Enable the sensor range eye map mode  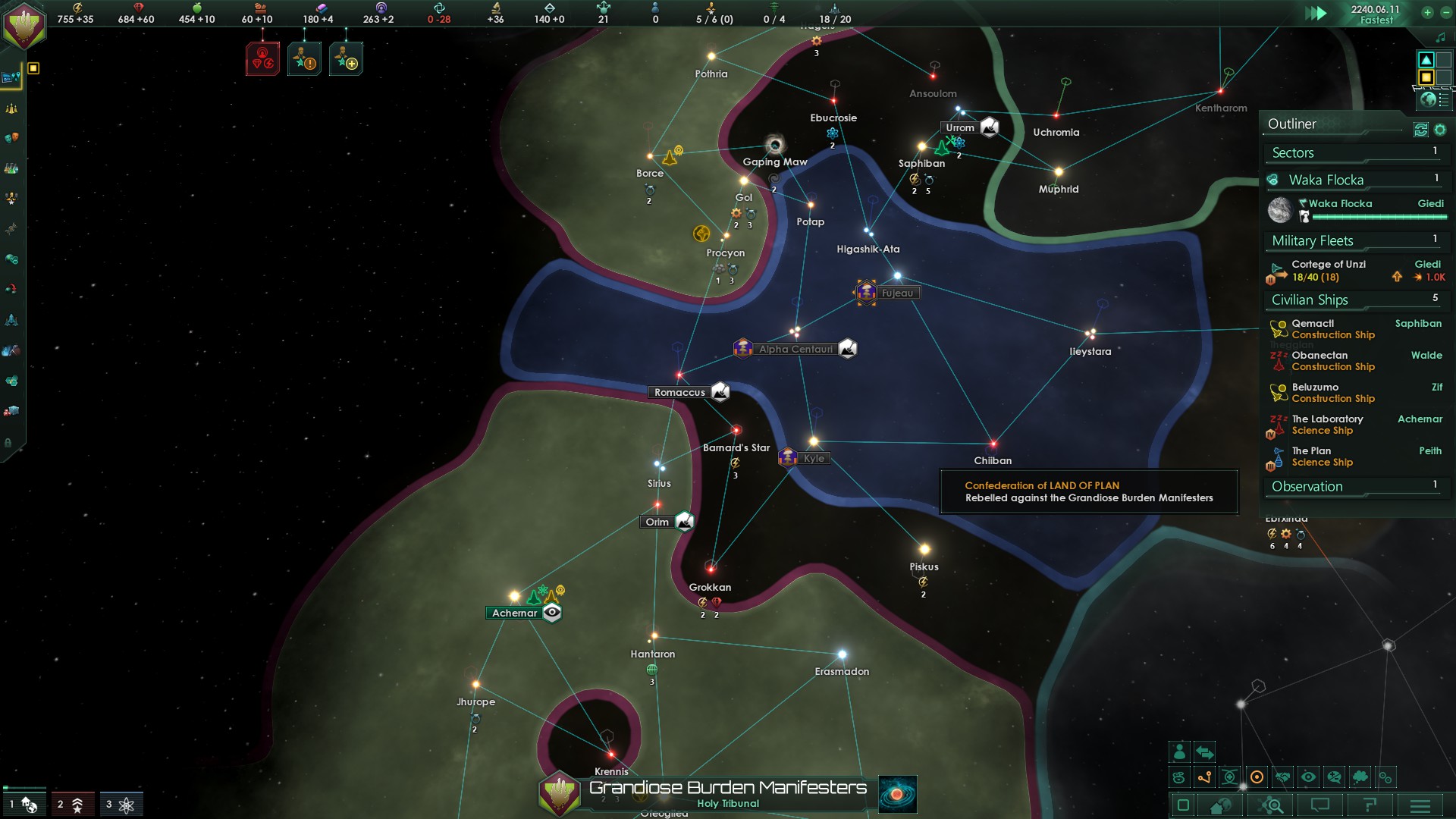click(x=1308, y=777)
